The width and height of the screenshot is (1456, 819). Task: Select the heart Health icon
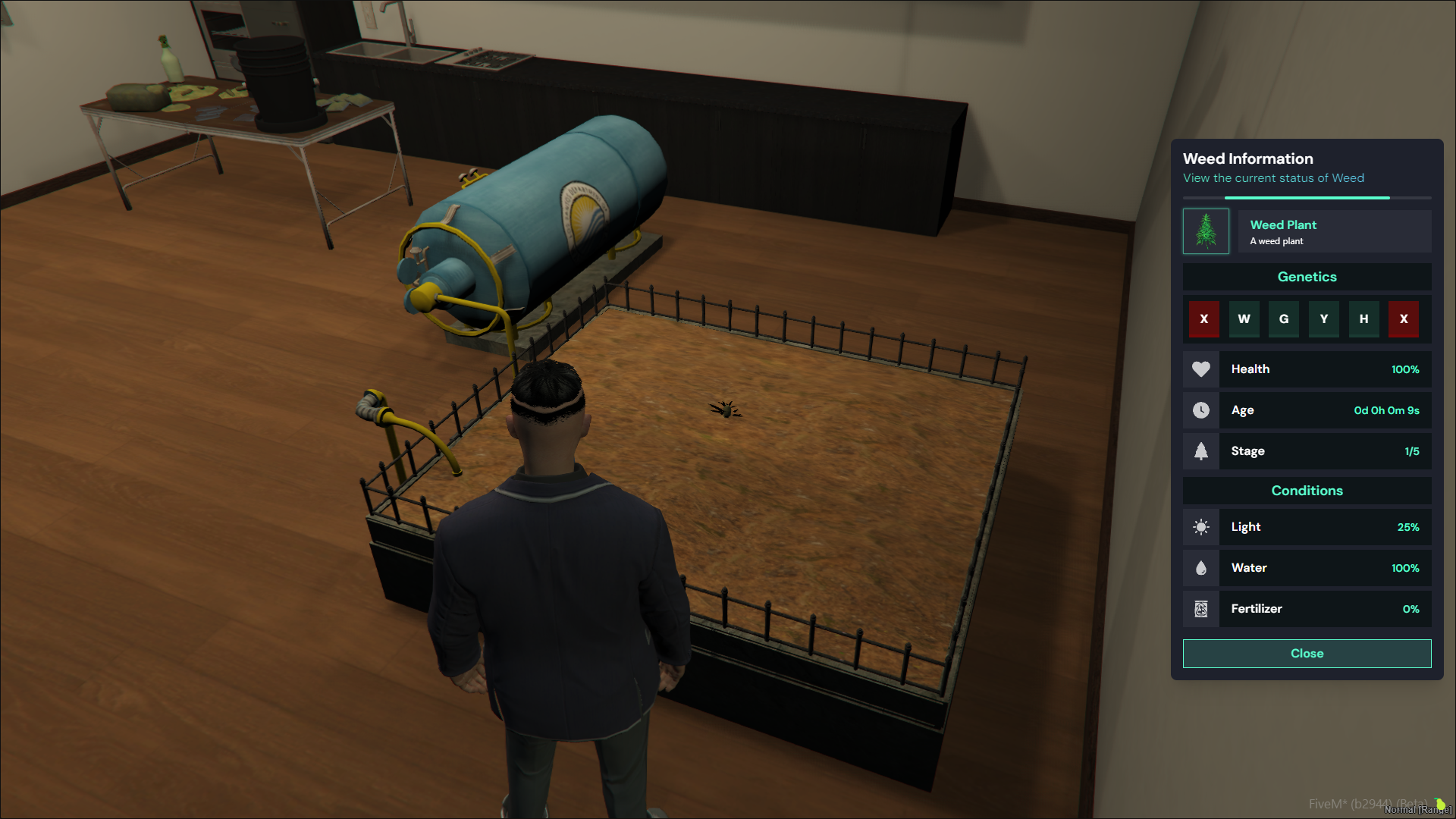(x=1200, y=369)
